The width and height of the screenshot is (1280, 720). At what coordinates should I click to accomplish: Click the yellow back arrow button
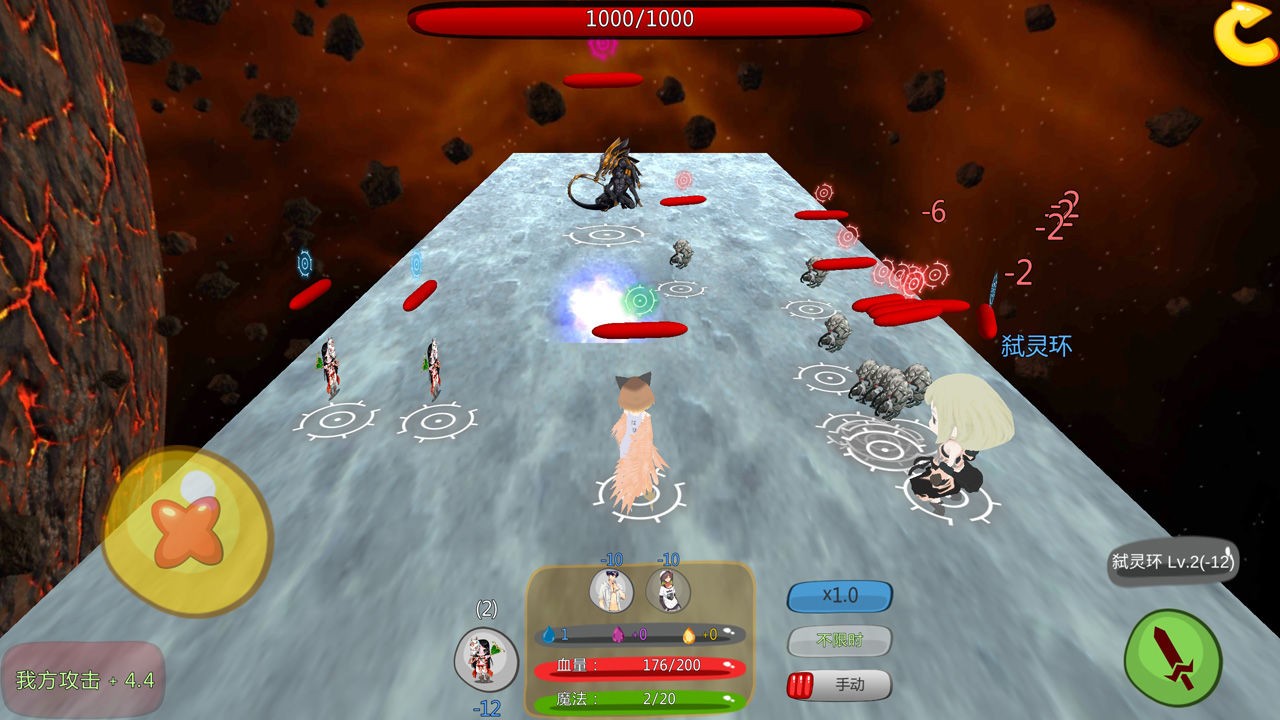[x=1245, y=34]
